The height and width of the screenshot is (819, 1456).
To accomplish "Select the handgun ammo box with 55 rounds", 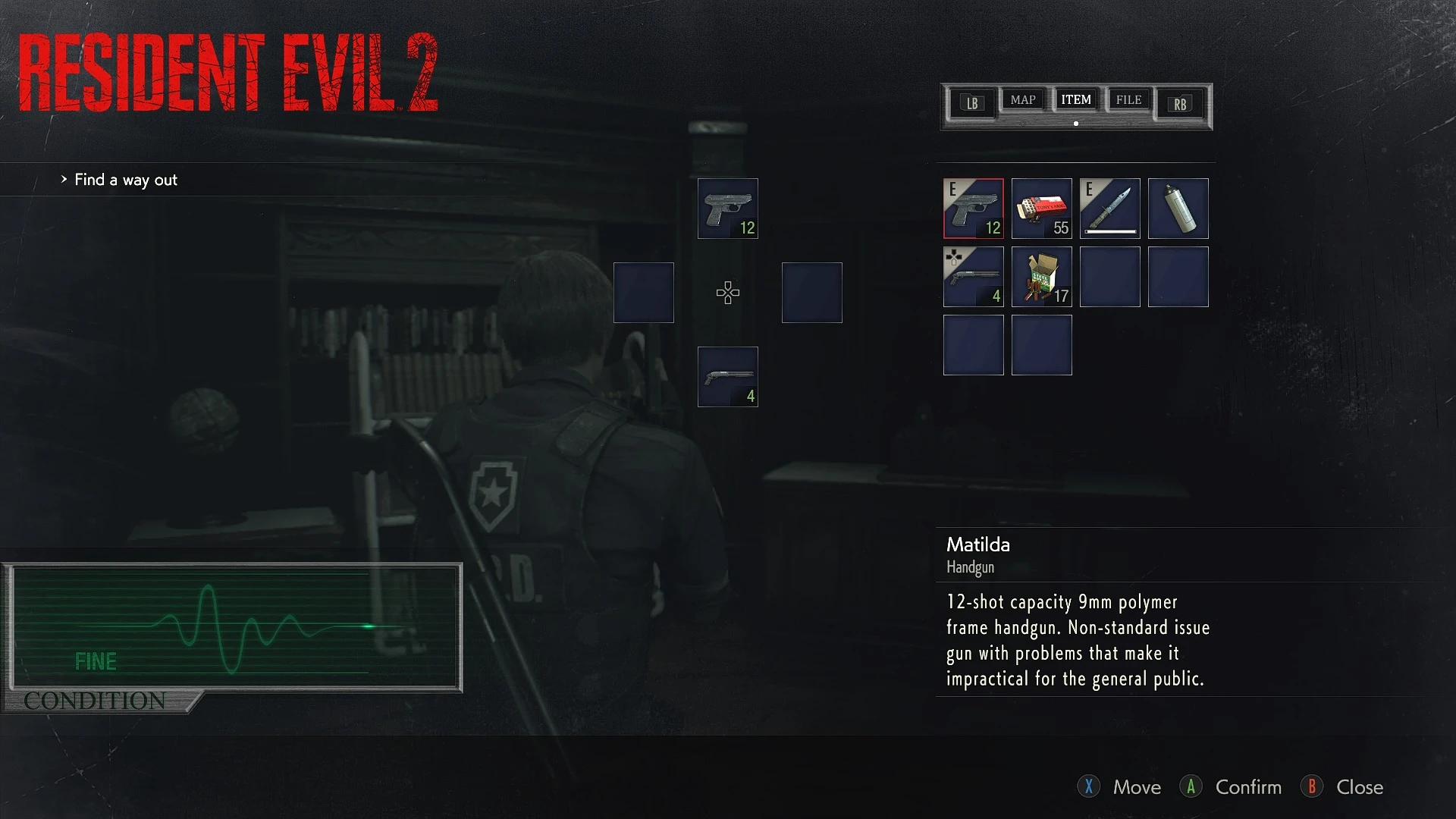I will tap(1042, 208).
